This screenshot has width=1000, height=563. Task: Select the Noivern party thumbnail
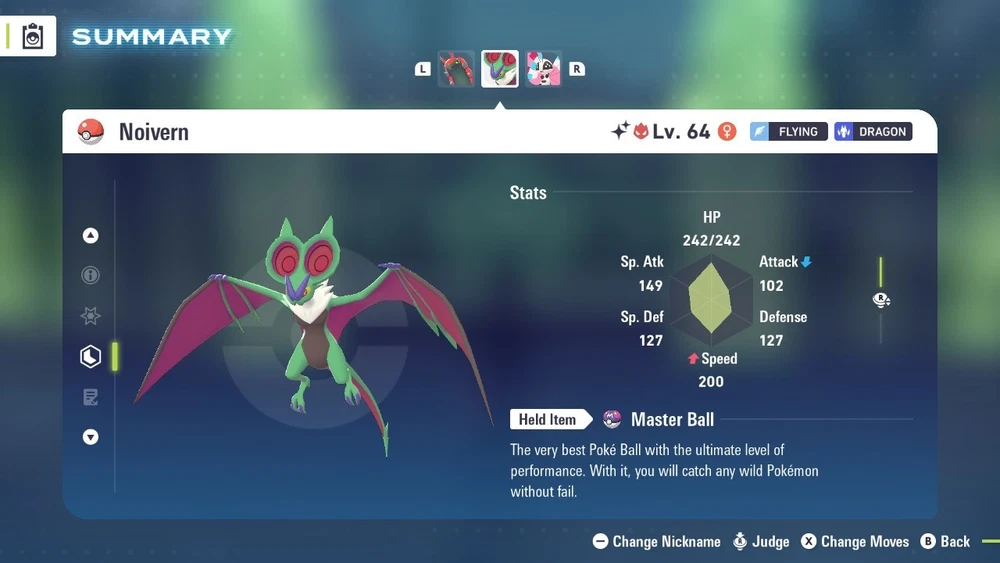pos(500,69)
